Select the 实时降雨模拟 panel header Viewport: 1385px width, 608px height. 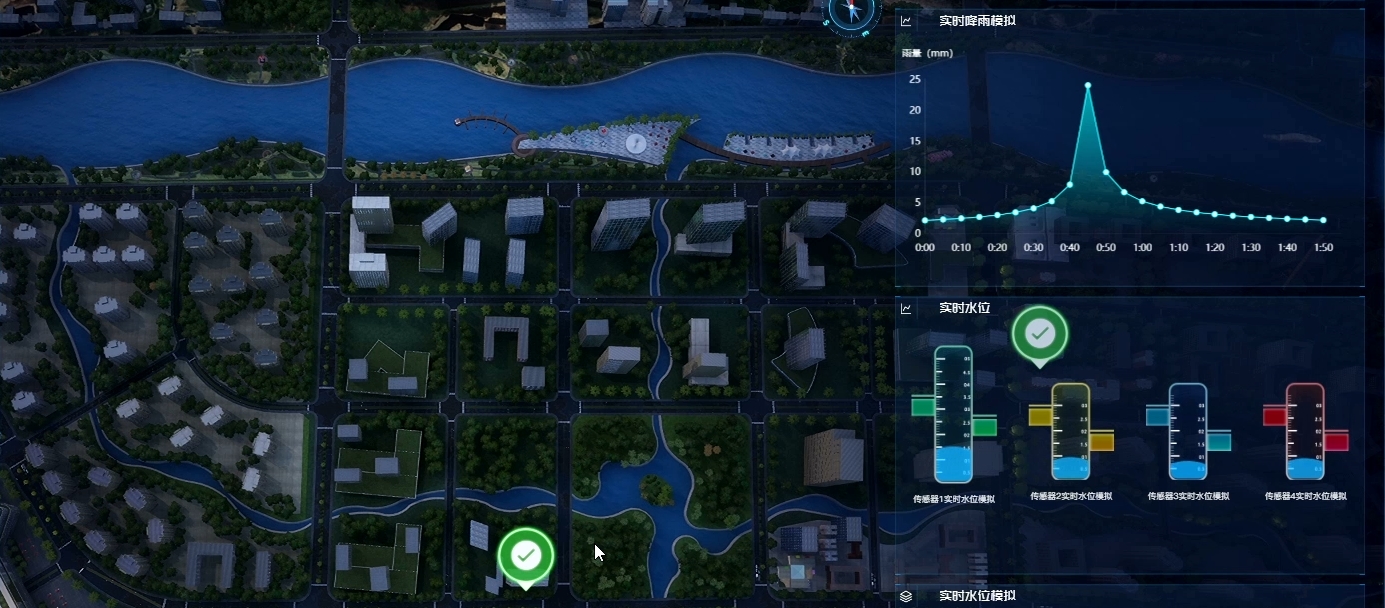pos(977,20)
